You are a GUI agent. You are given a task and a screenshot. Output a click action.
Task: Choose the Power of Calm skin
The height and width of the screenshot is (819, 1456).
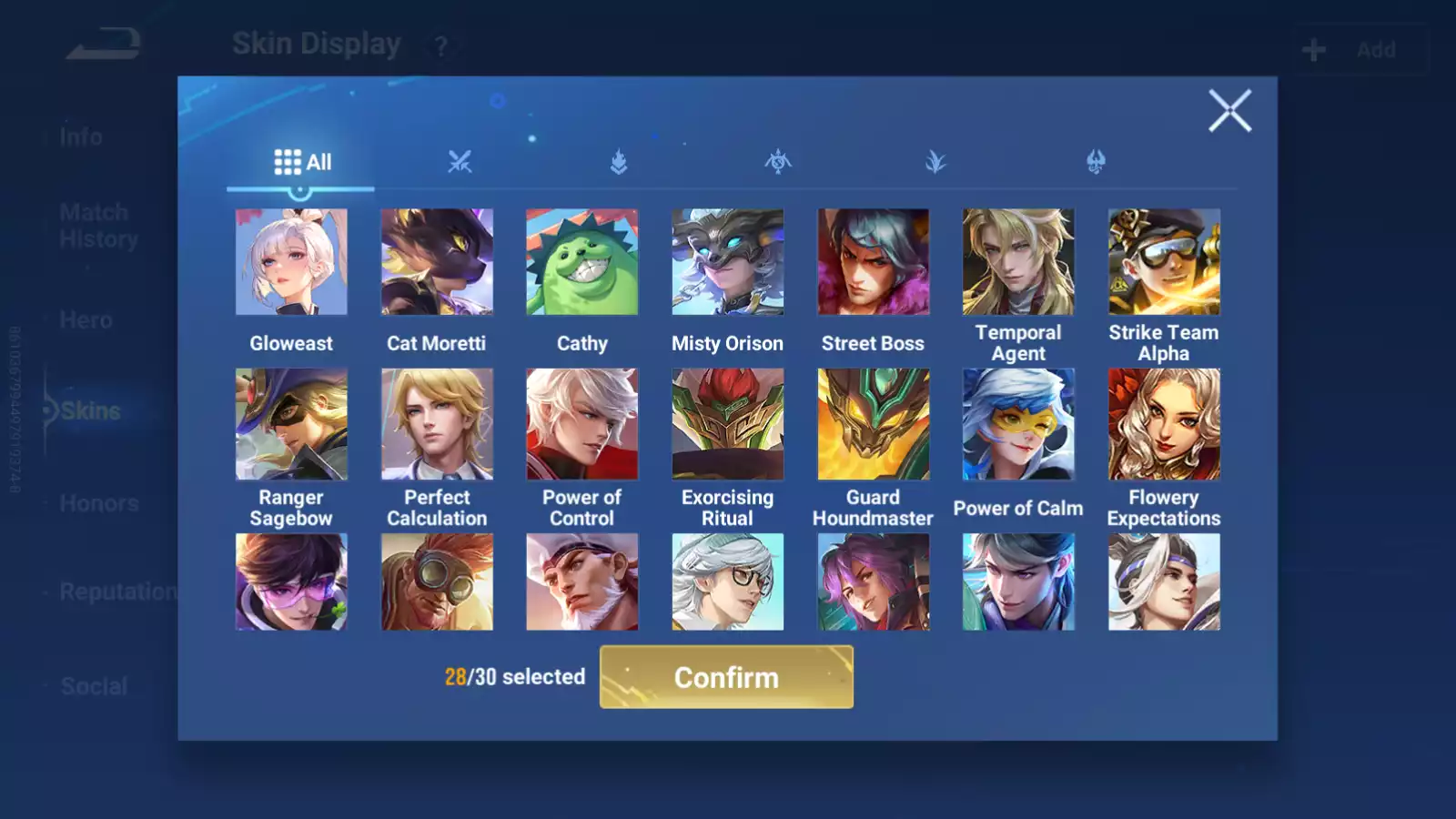[x=1018, y=424]
